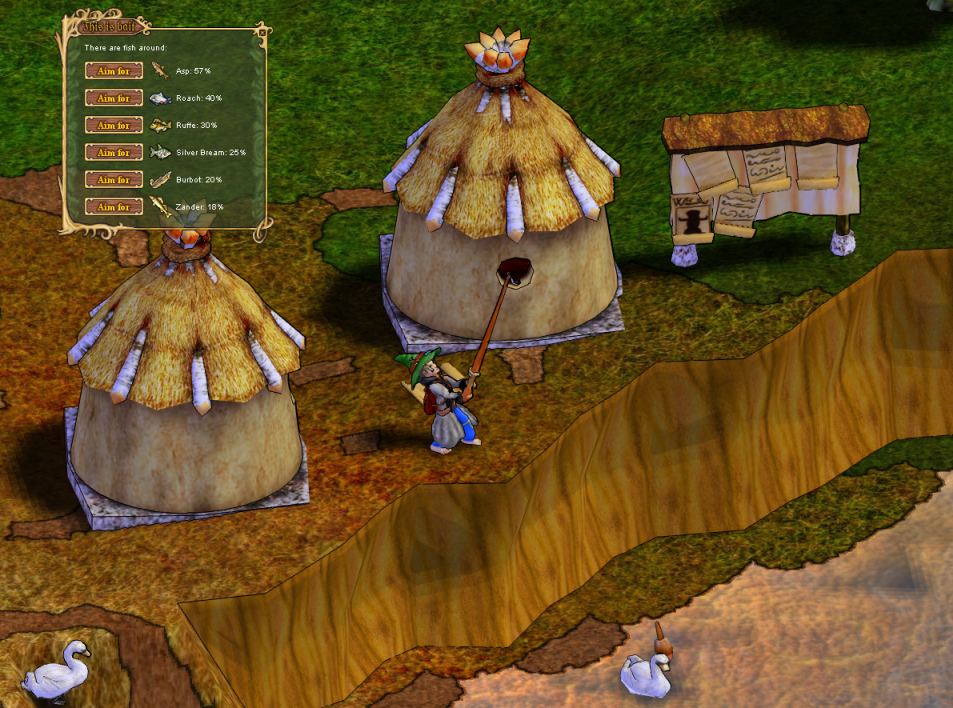Screen dimensions: 953x708
Task: Click Aim for on the Burbot row
Action: [x=114, y=179]
